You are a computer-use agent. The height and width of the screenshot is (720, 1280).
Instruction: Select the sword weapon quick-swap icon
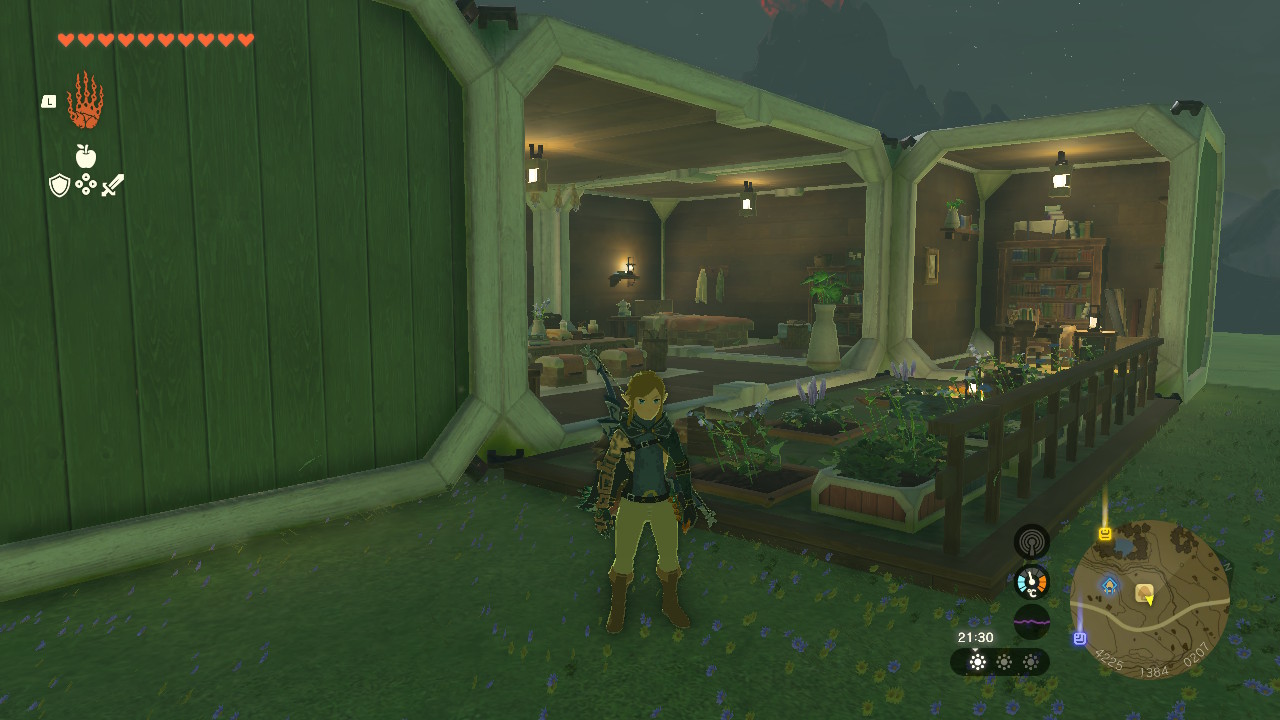click(112, 185)
